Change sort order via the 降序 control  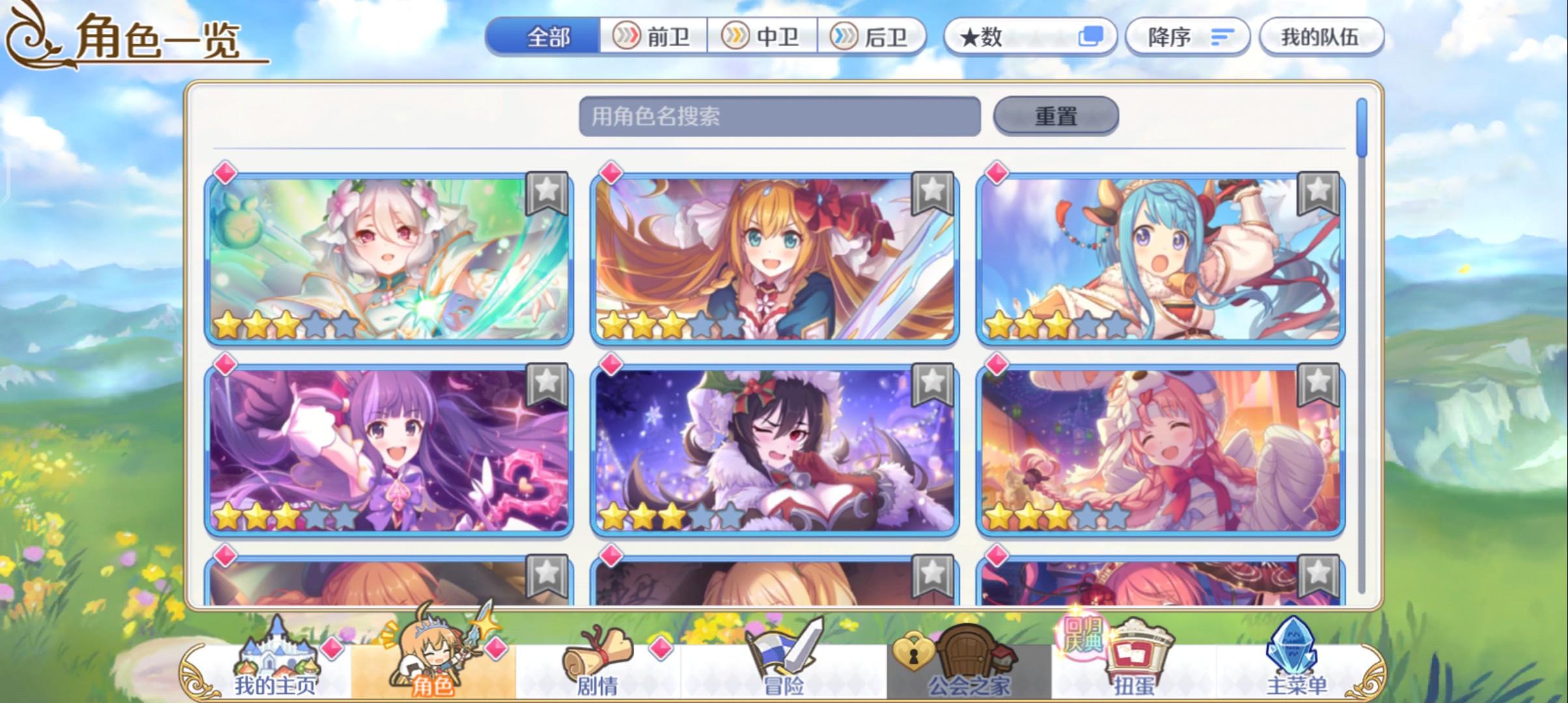tap(1185, 36)
